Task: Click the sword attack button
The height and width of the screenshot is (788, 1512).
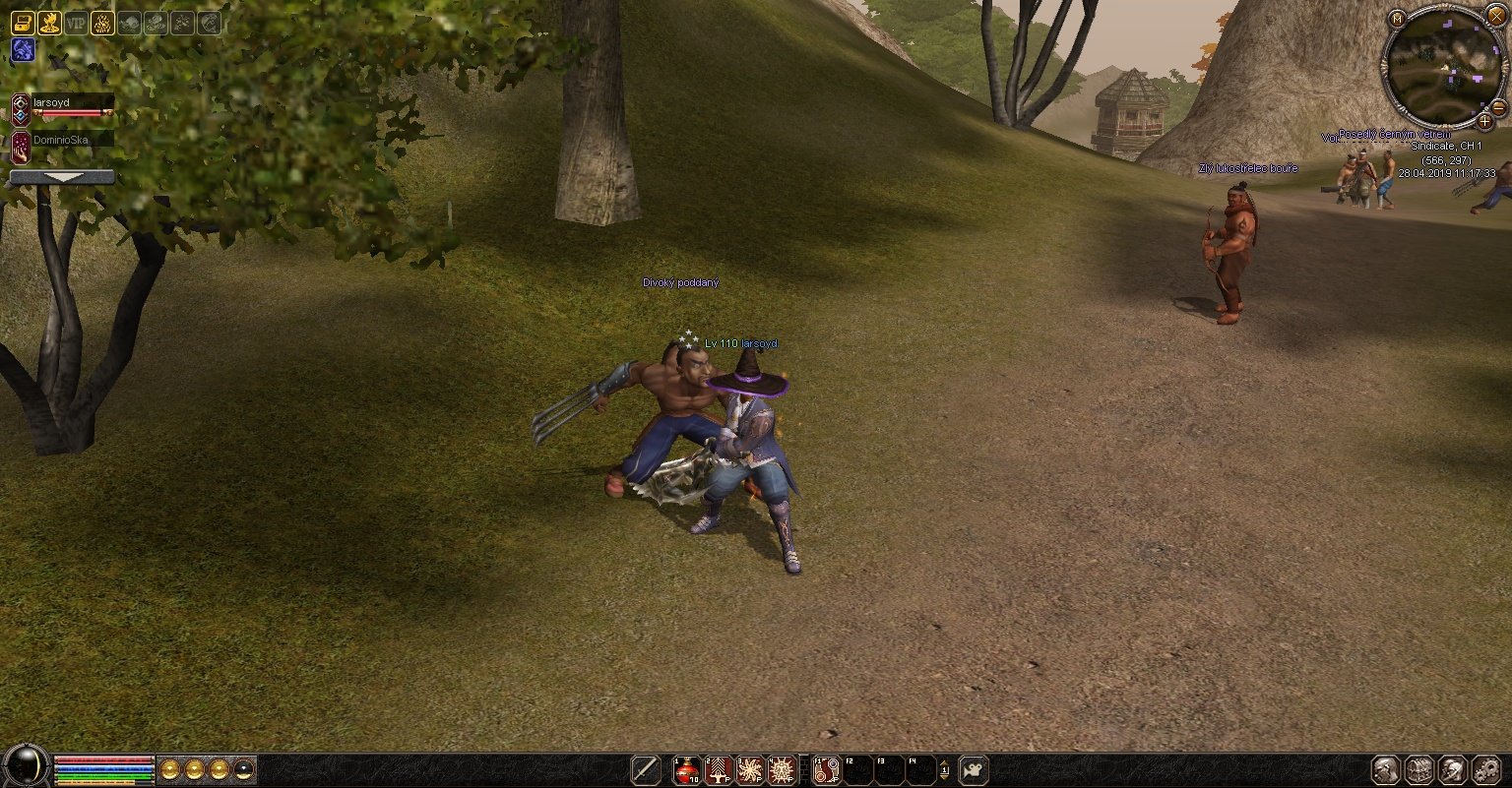Action: (646, 769)
